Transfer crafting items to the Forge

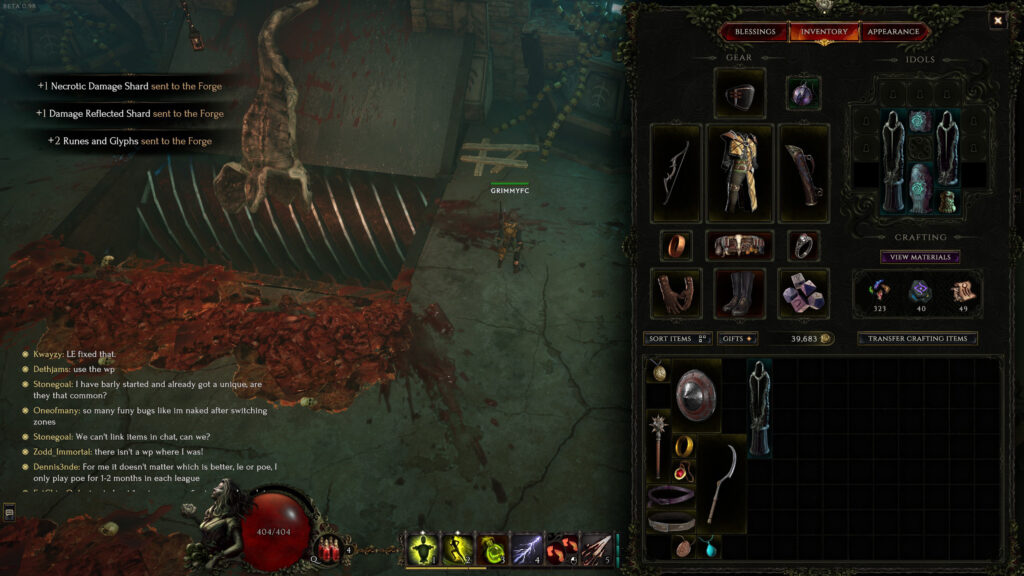point(917,339)
